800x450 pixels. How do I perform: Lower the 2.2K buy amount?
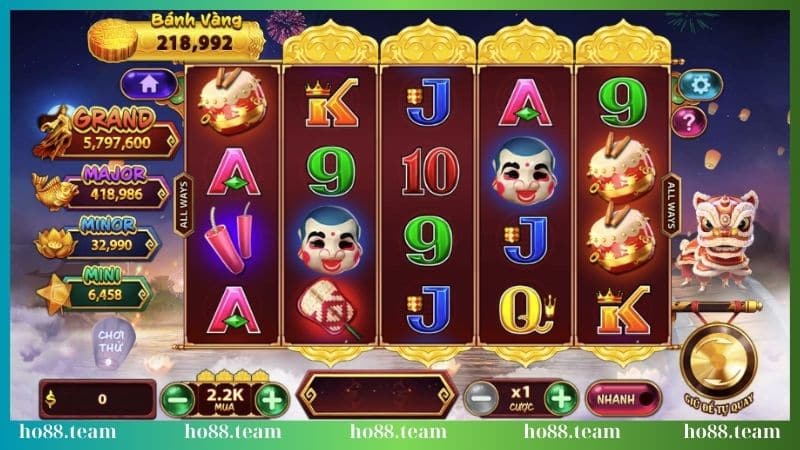pyautogui.click(x=175, y=400)
